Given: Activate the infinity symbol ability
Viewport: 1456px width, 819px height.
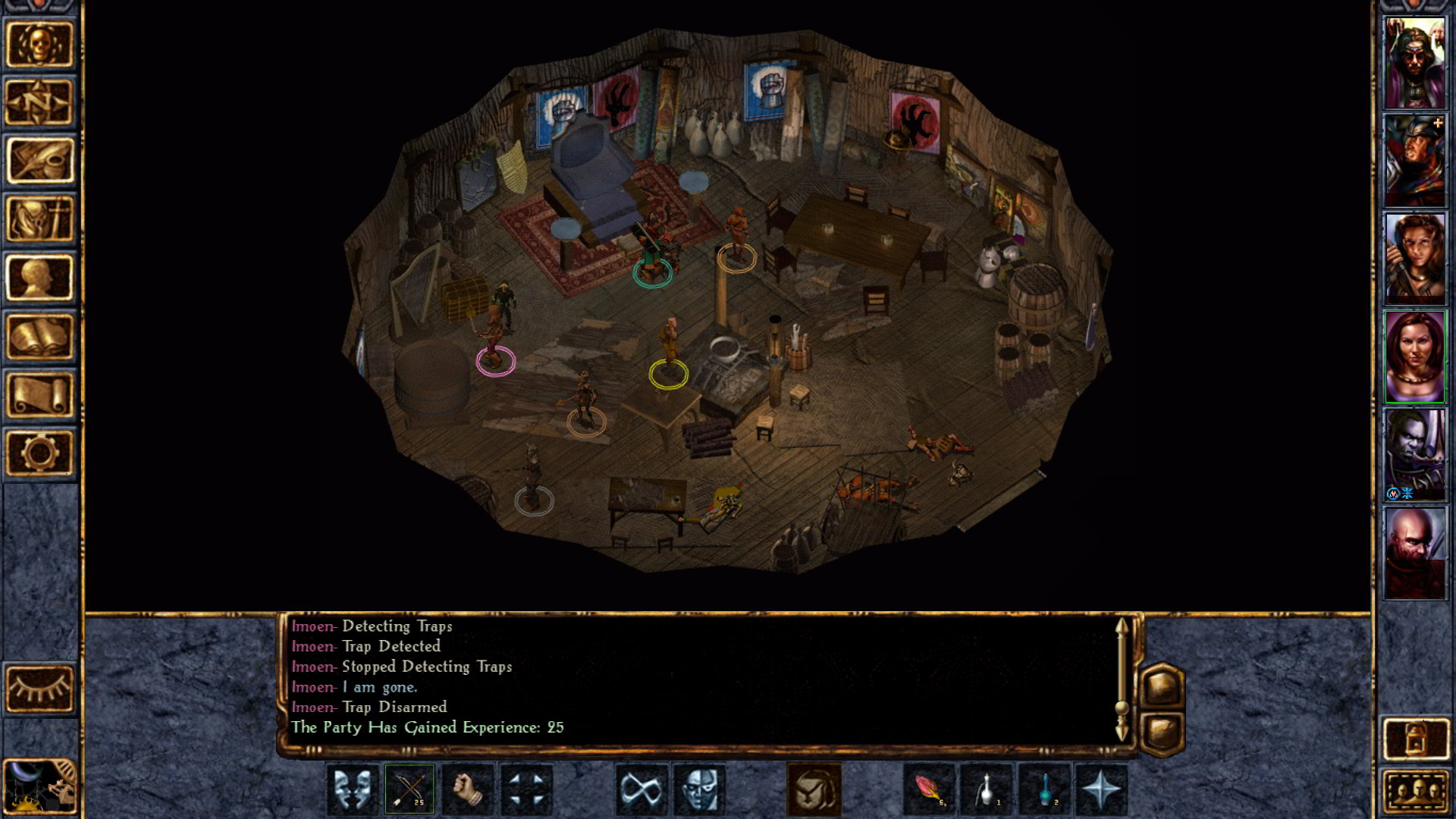Looking at the screenshot, I should tap(642, 789).
